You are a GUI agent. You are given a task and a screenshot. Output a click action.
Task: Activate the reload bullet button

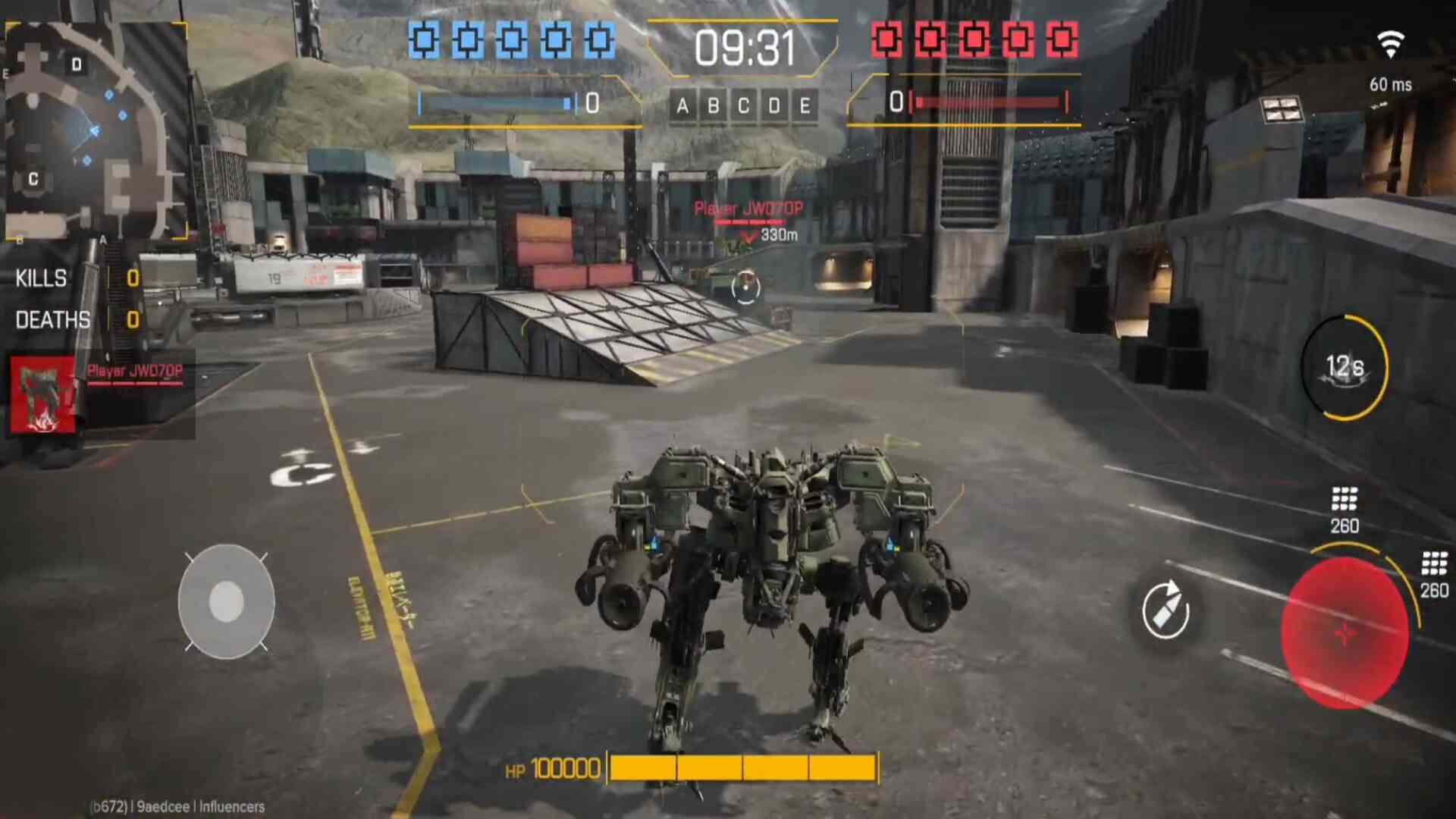click(x=1166, y=610)
